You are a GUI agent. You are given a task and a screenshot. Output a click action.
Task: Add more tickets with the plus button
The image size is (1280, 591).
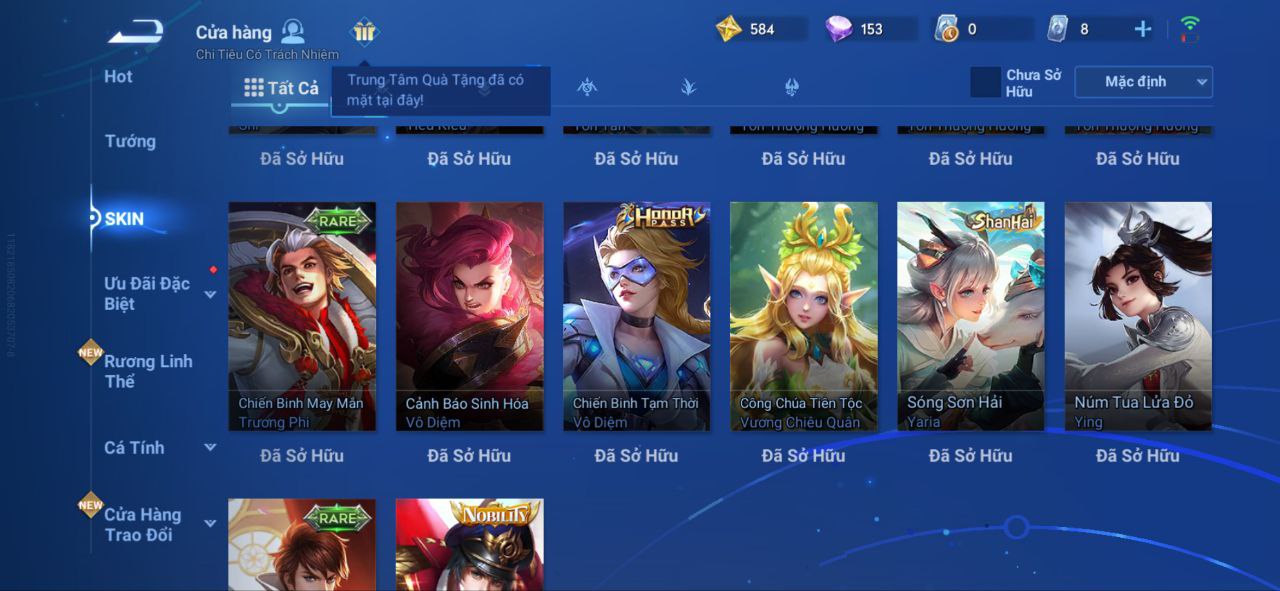pyautogui.click(x=1143, y=29)
